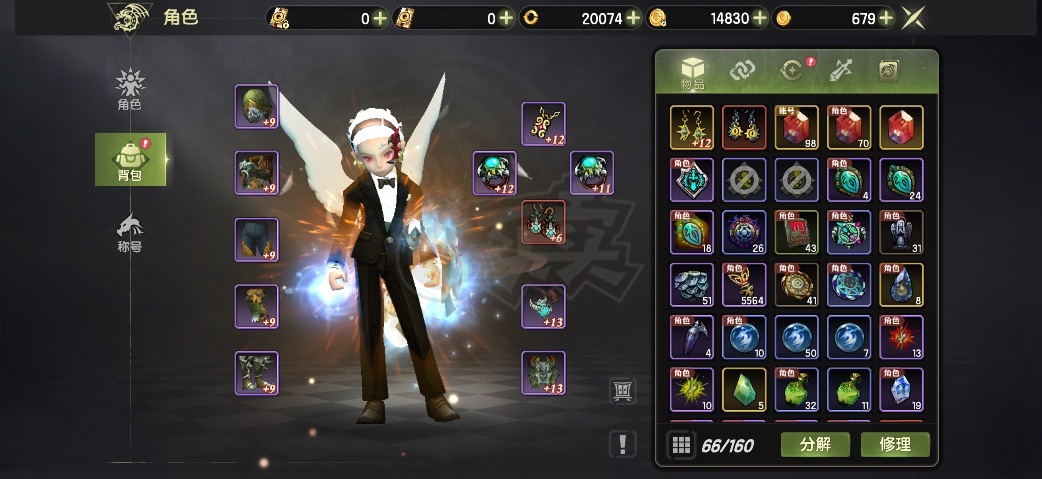Select the 背包 backpack tab
The image size is (1042, 479).
tap(130, 159)
